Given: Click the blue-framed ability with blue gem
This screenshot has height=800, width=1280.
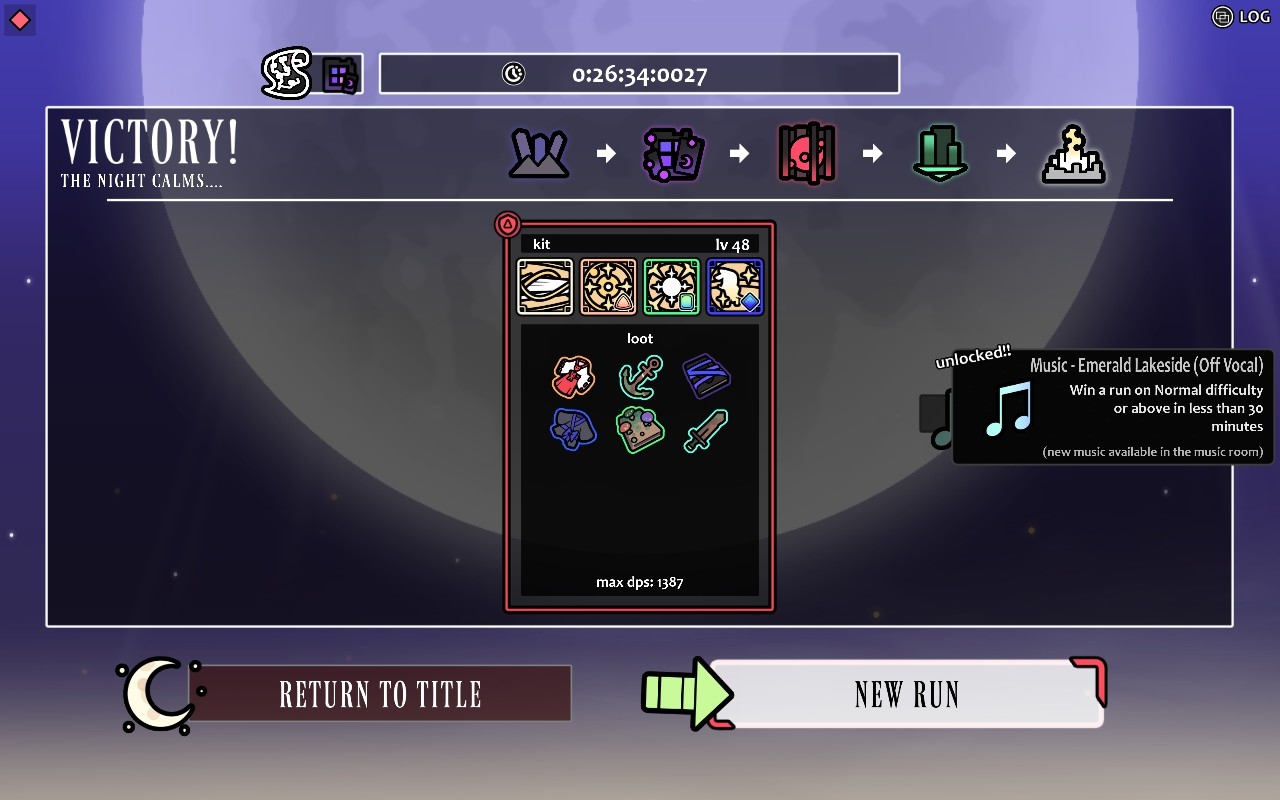Looking at the screenshot, I should tap(735, 287).
